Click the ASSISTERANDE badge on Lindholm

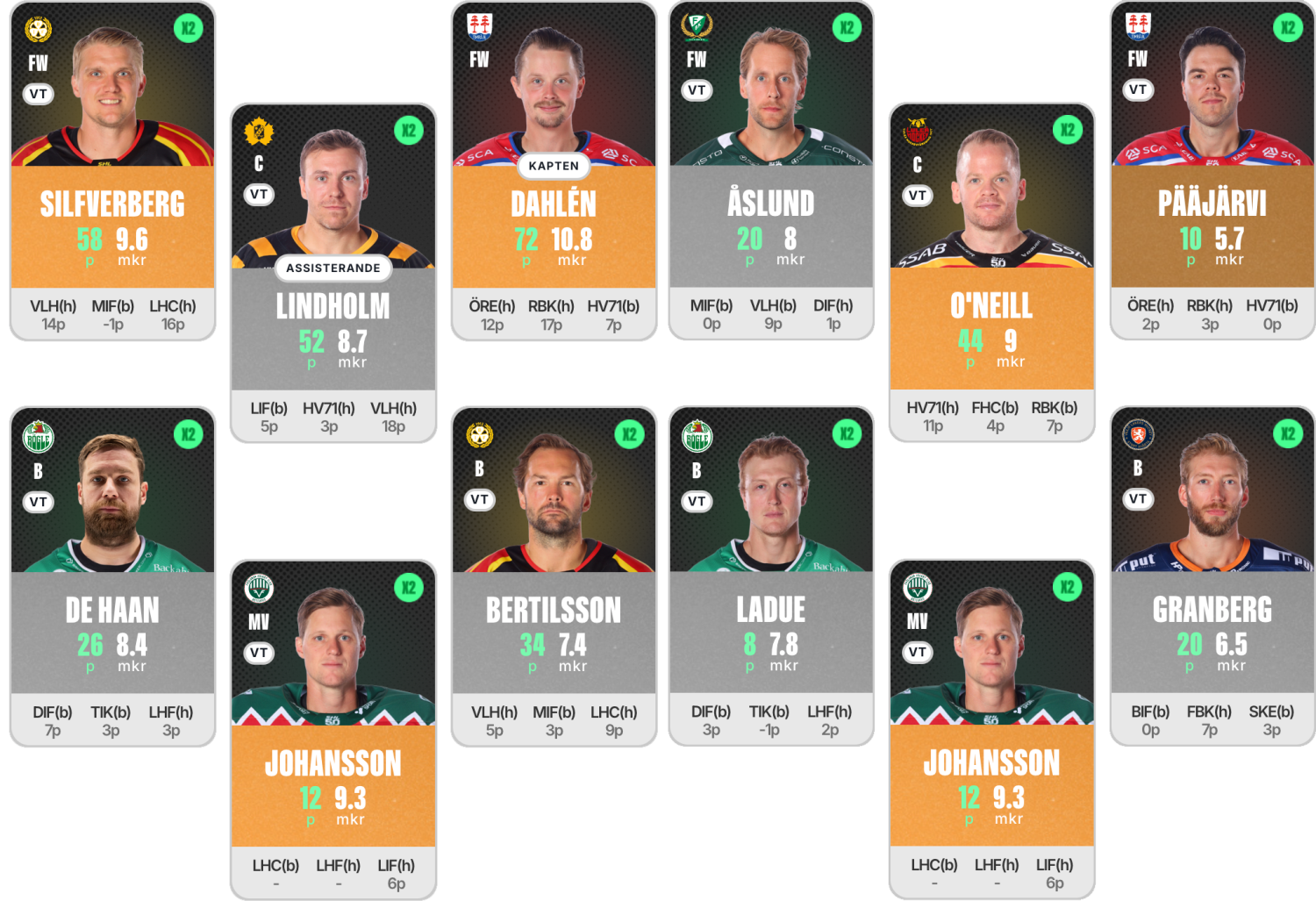333,268
